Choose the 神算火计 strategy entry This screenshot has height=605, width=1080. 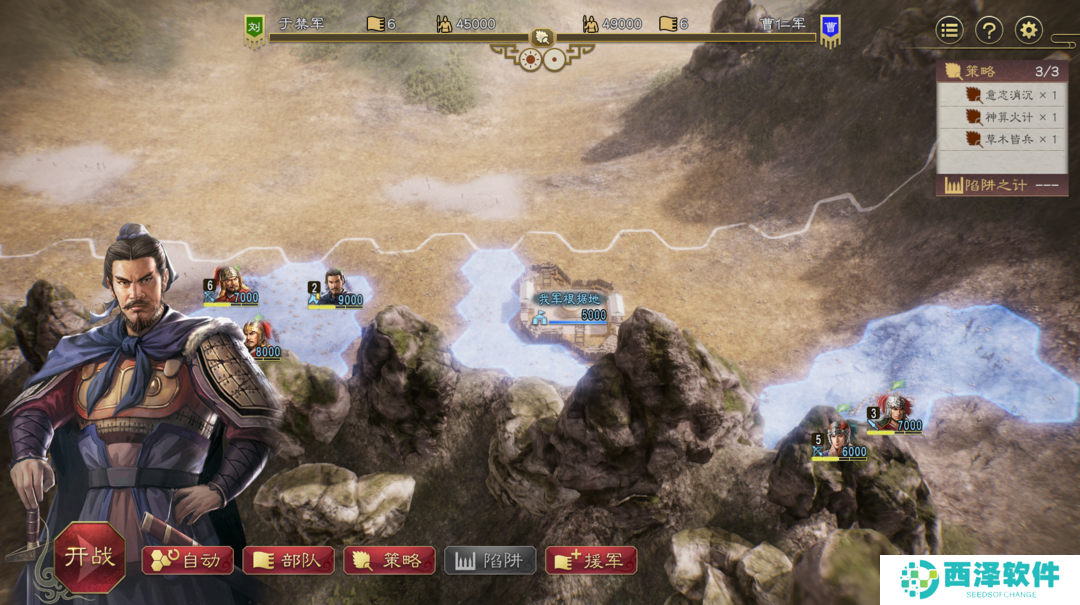(x=1010, y=117)
